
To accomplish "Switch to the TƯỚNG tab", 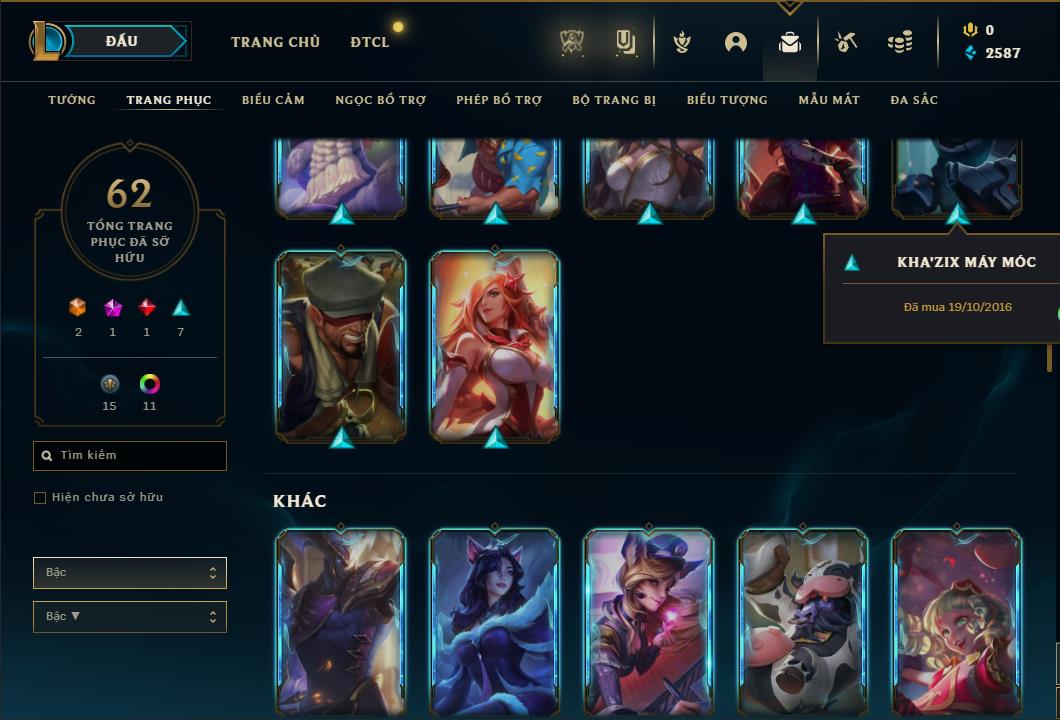I will 72,100.
